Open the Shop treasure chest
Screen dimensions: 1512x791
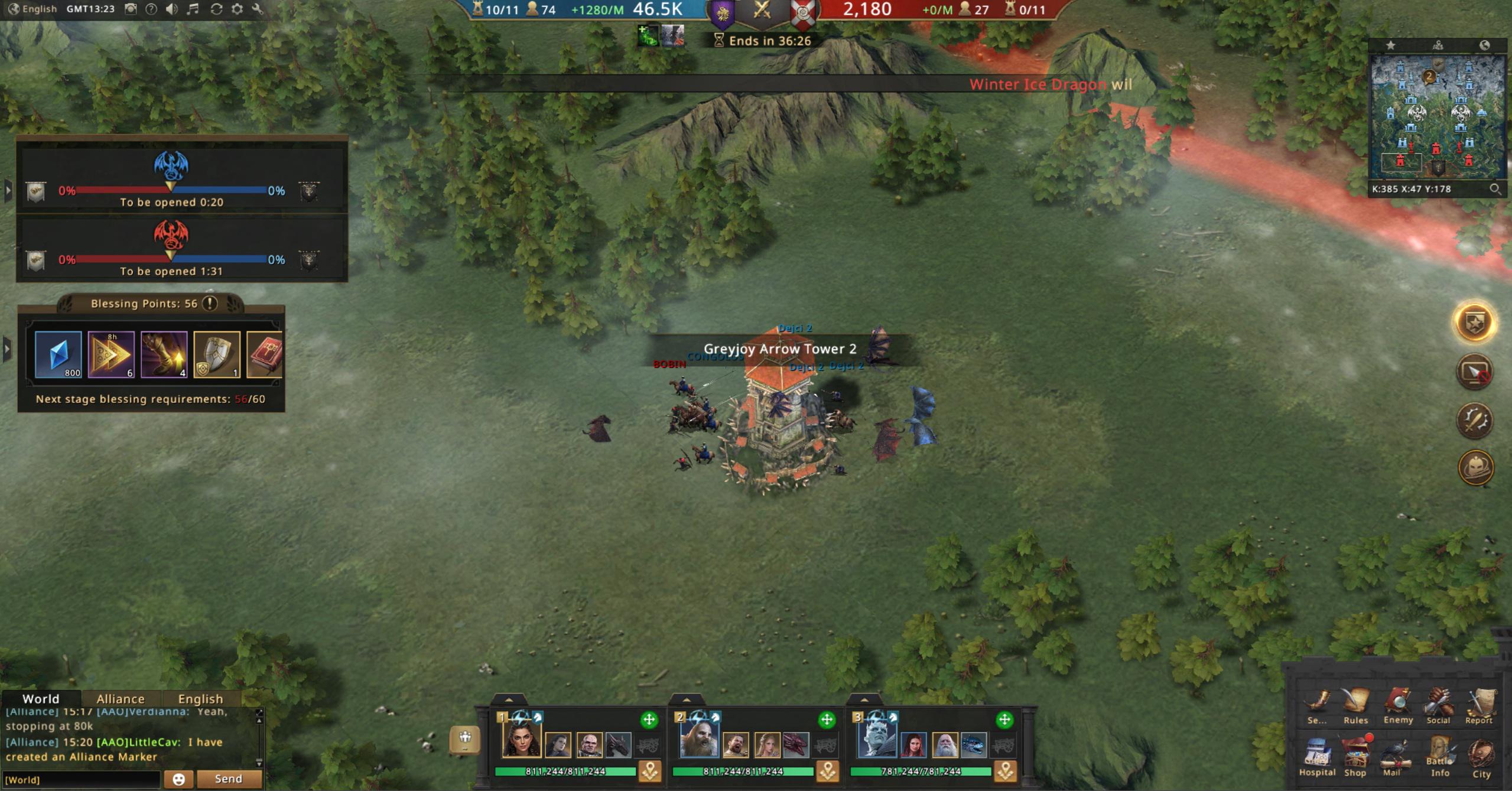[x=1355, y=756]
